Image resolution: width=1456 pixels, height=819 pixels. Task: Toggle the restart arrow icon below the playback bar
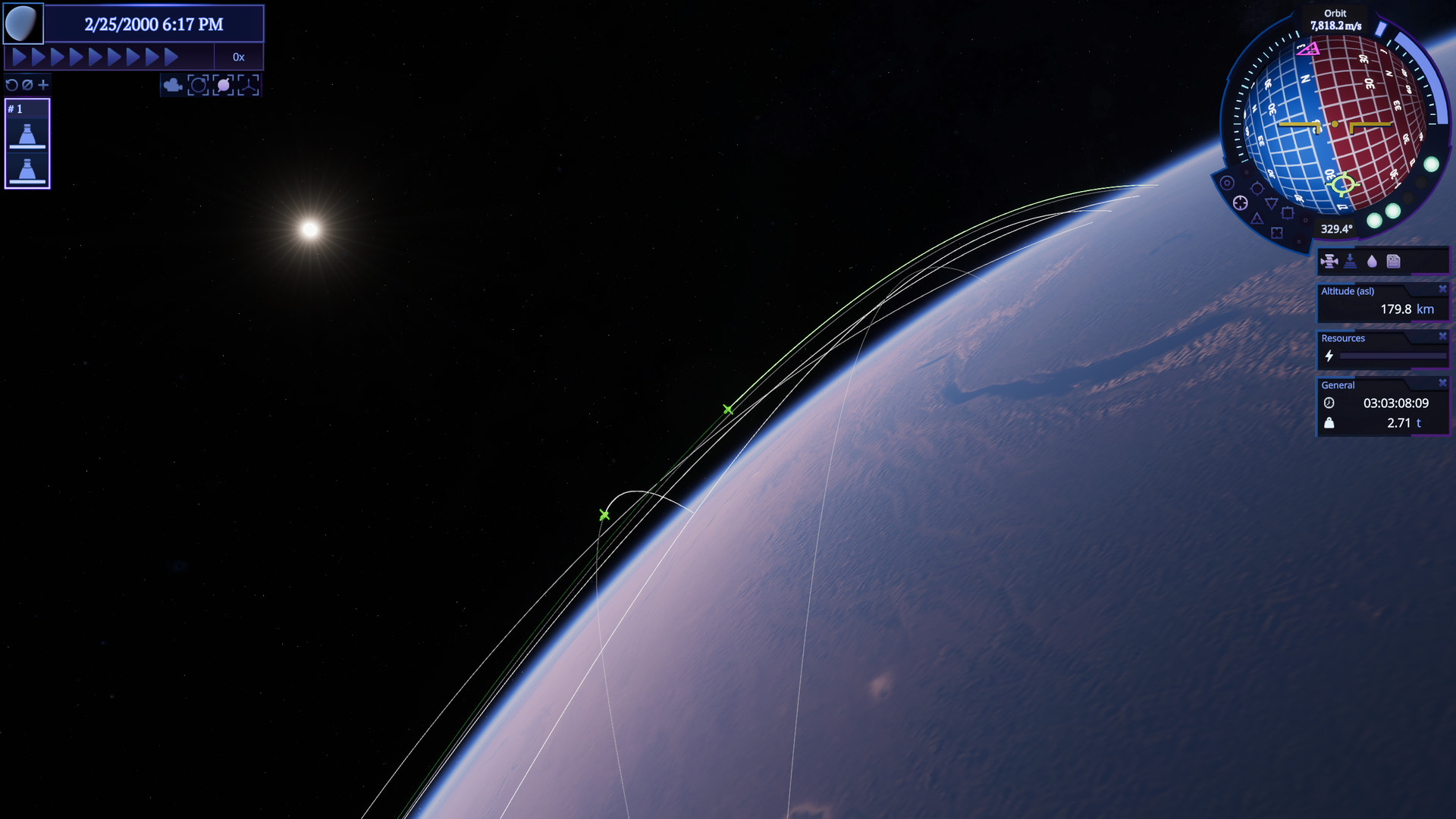(x=11, y=85)
